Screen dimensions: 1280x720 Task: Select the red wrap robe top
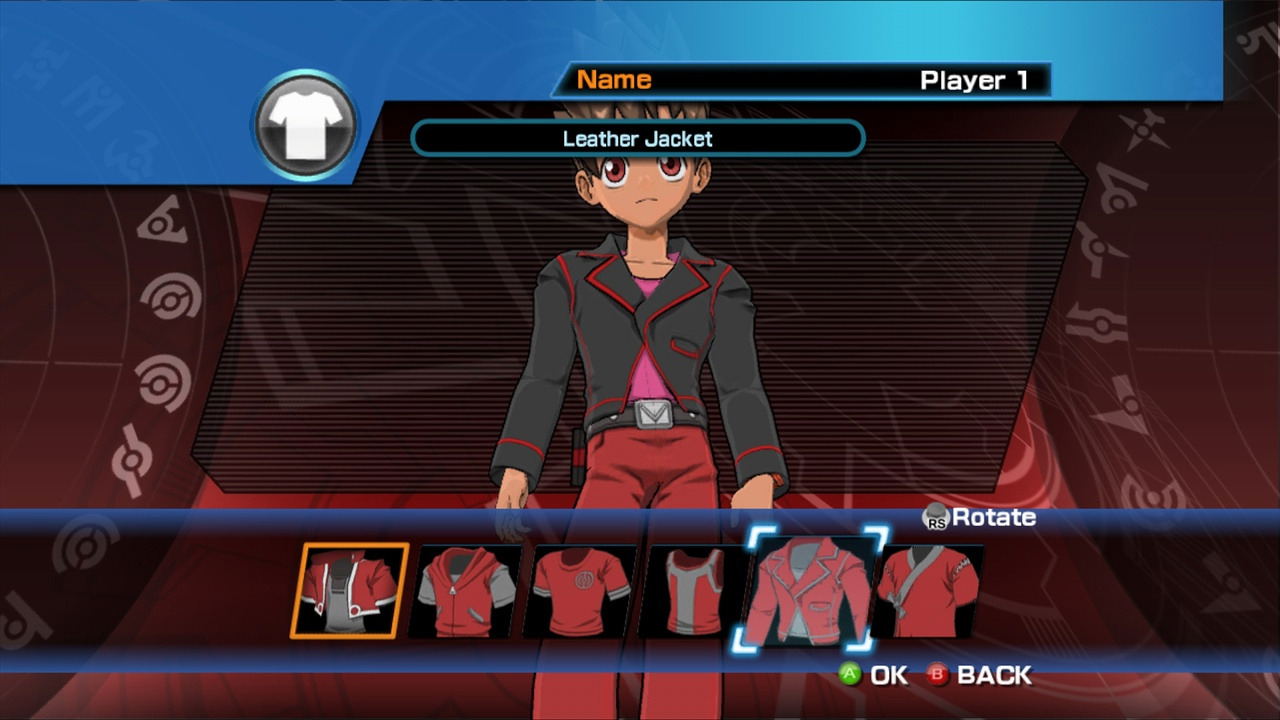[x=928, y=591]
